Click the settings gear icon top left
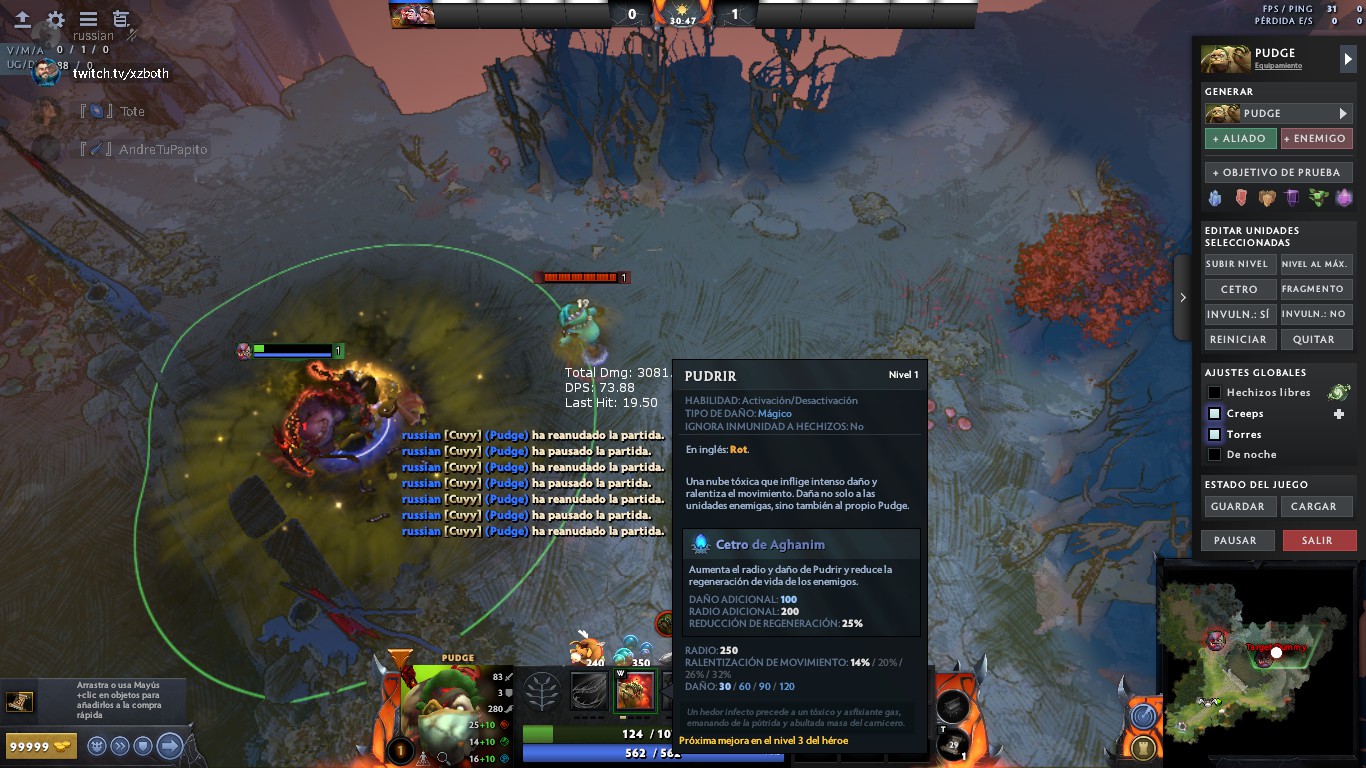Image resolution: width=1366 pixels, height=768 pixels. (55, 19)
